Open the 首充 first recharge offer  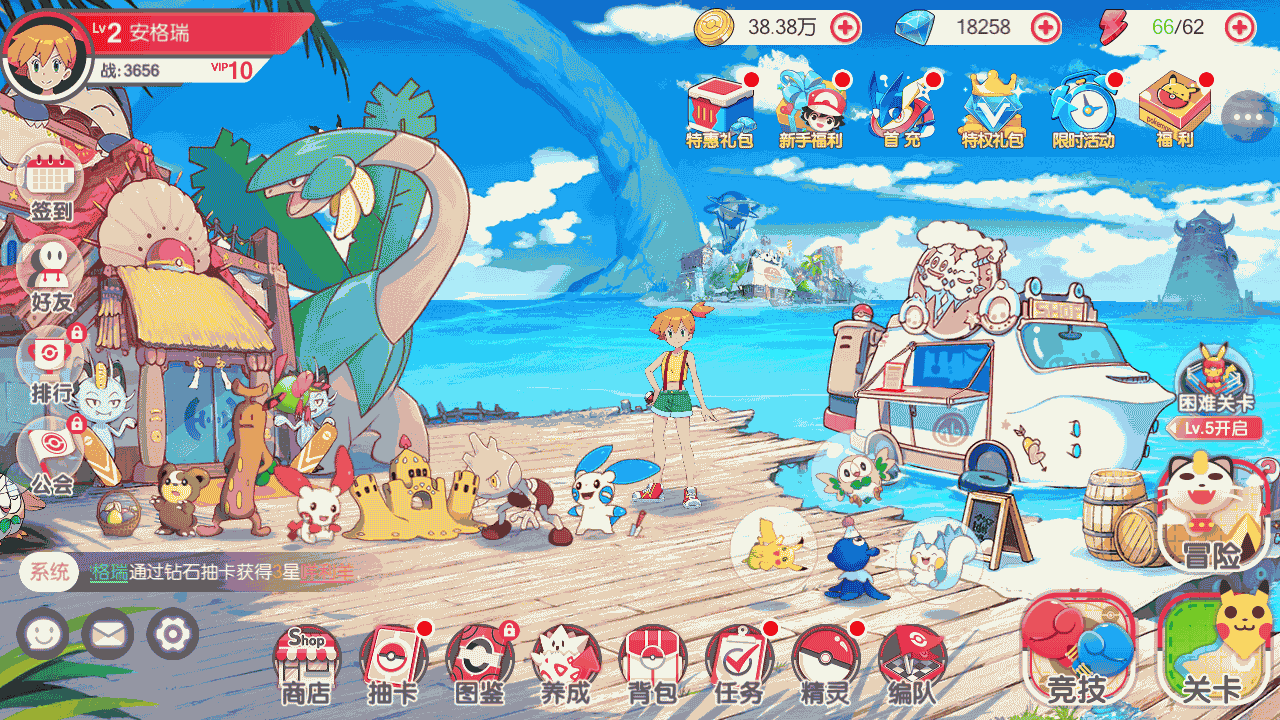tap(901, 110)
